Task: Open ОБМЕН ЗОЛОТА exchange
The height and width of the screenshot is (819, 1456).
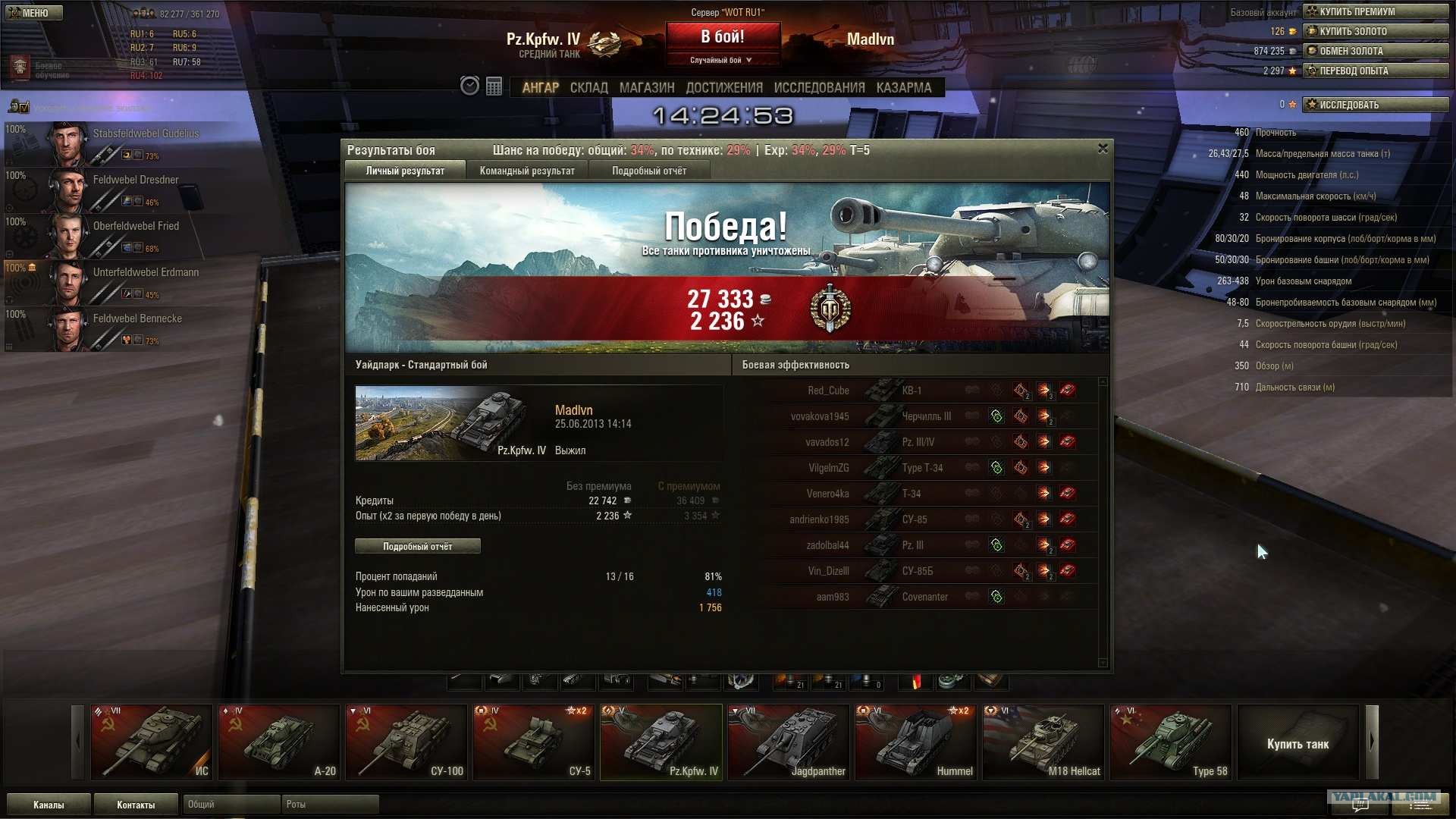Action: click(1375, 51)
